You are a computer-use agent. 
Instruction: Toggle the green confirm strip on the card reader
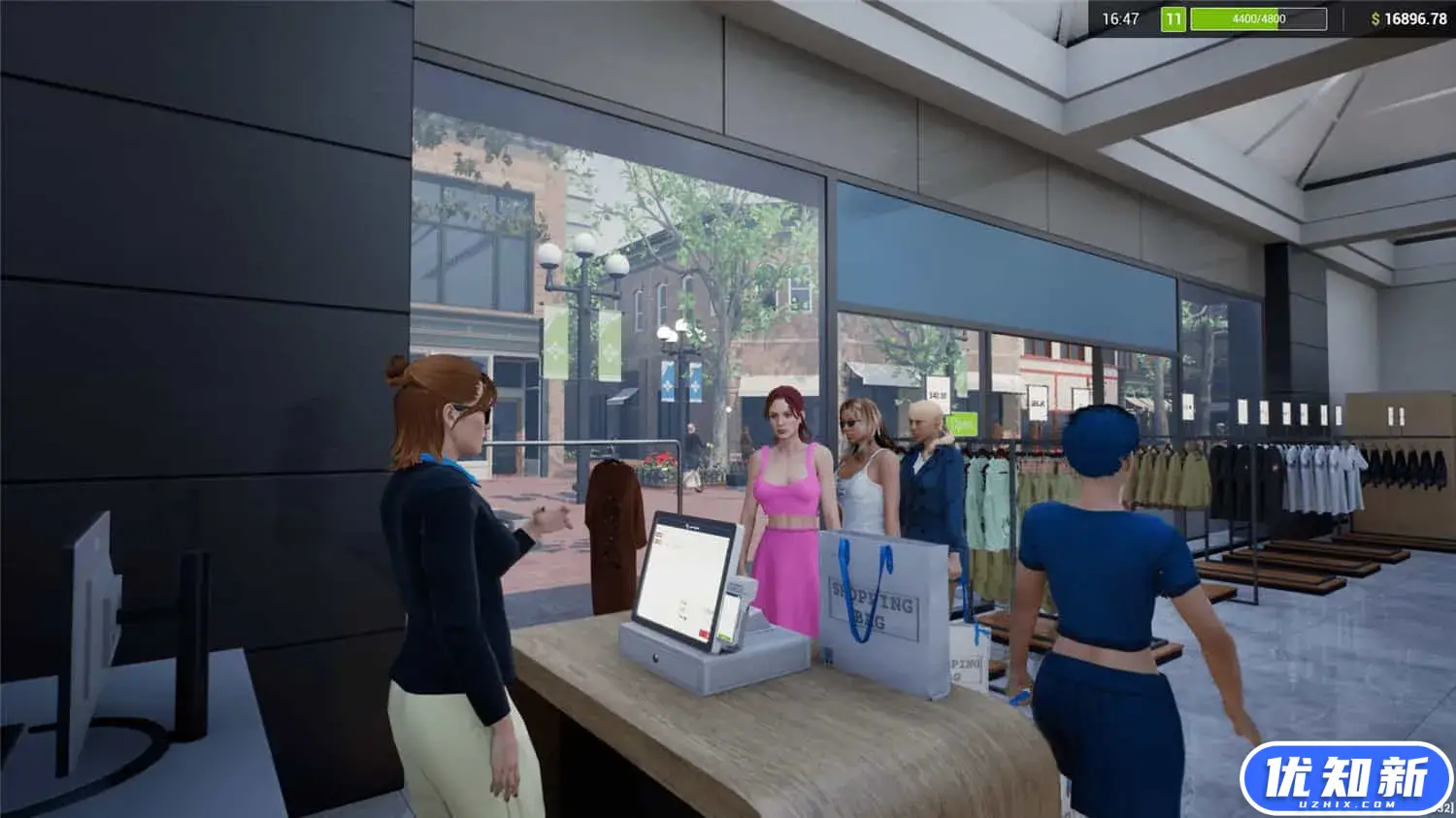[725, 635]
